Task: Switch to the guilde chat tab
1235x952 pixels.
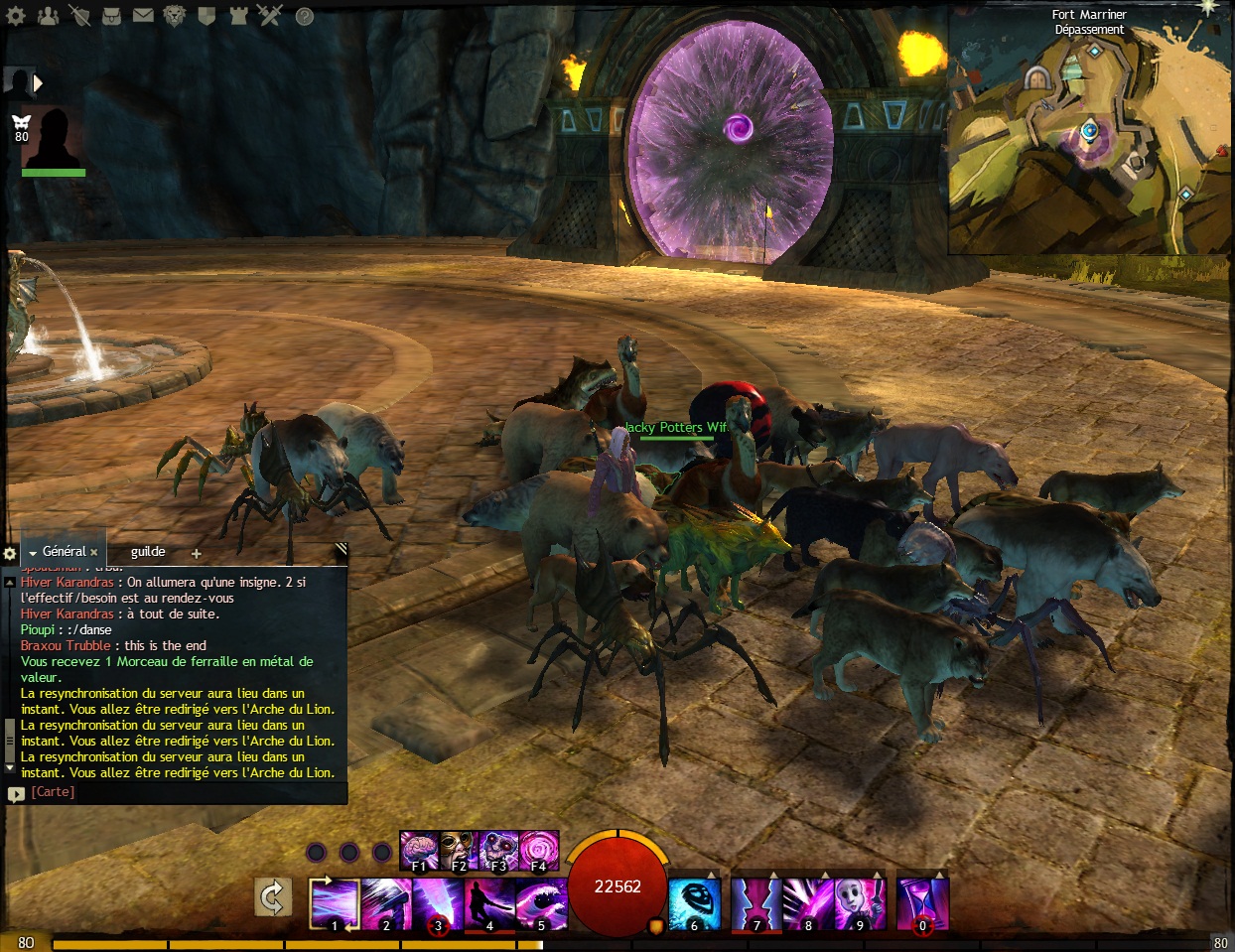Action: (x=148, y=552)
